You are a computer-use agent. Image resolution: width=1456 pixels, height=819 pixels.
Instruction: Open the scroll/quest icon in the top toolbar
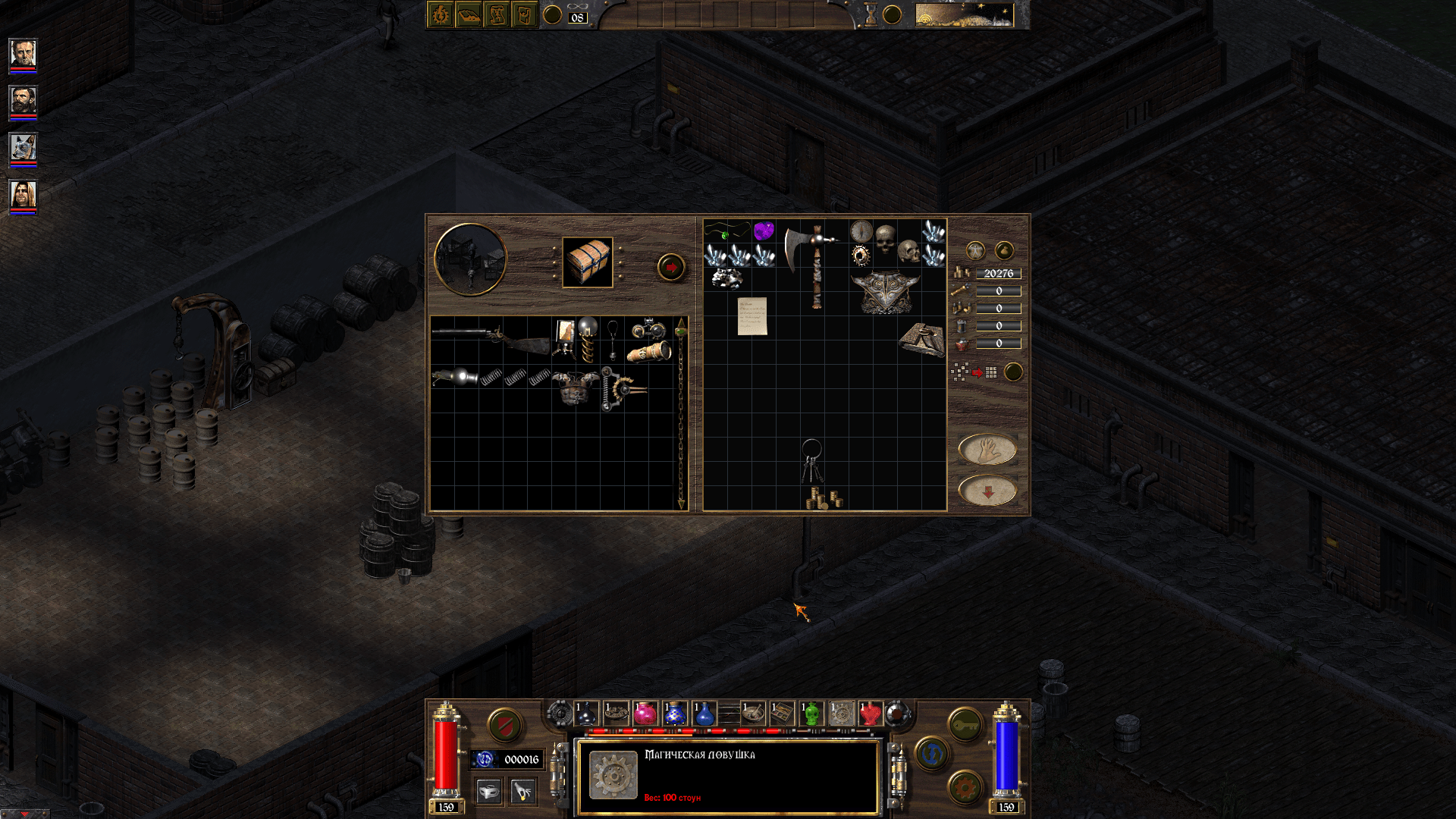pos(498,14)
